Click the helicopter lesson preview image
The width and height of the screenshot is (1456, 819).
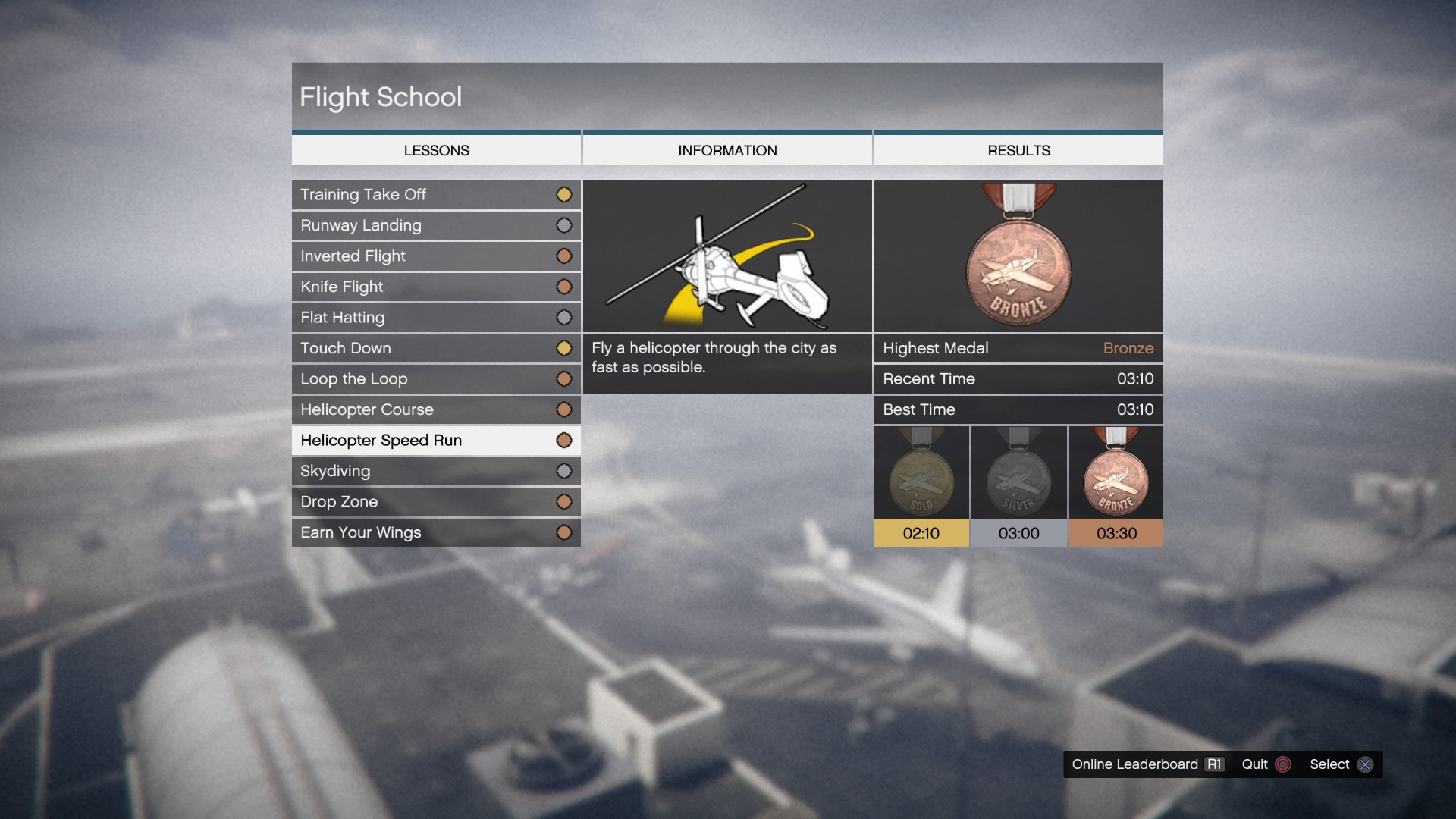point(727,256)
